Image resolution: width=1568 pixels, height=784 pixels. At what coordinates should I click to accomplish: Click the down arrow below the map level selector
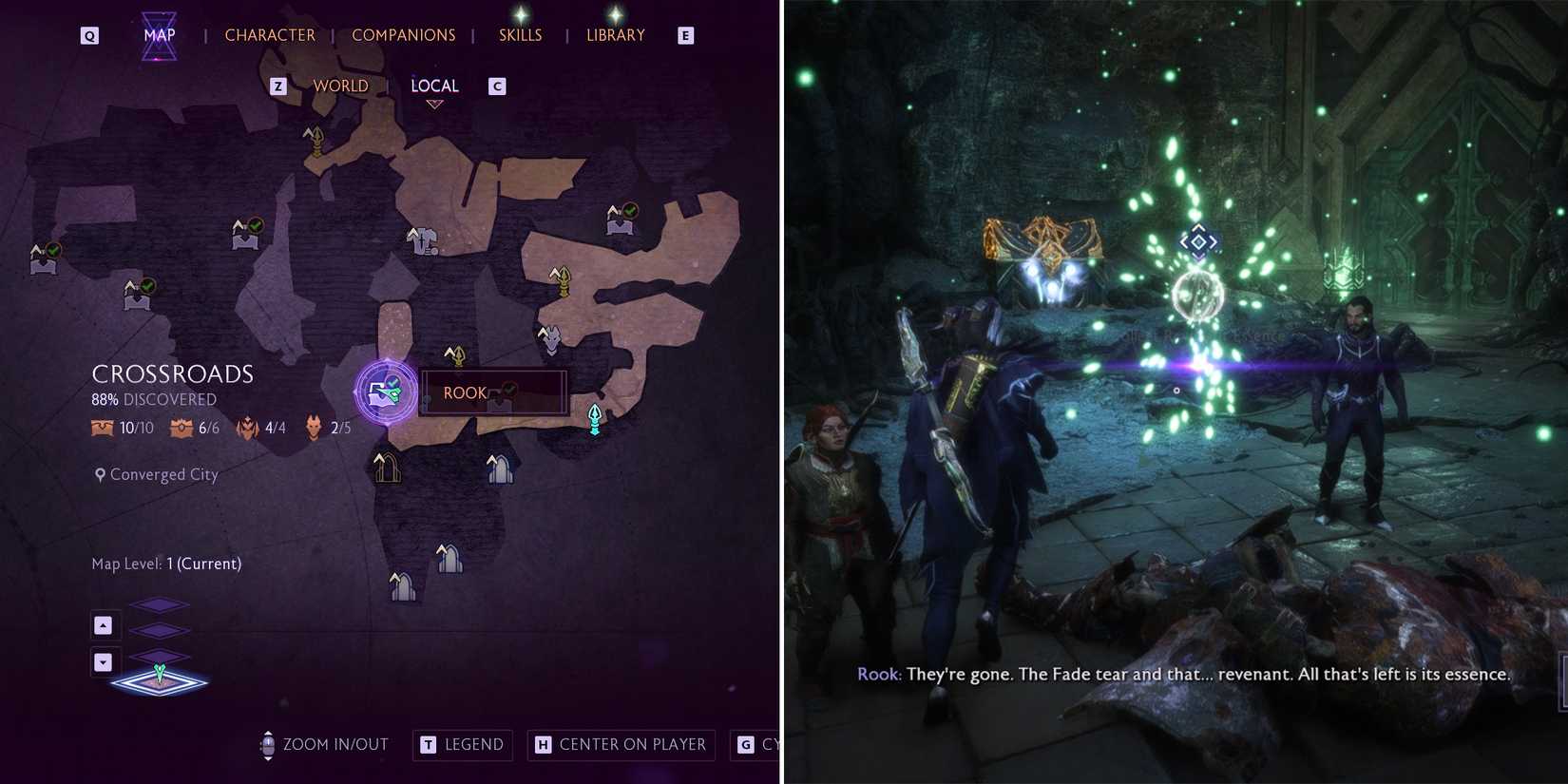pos(103,661)
